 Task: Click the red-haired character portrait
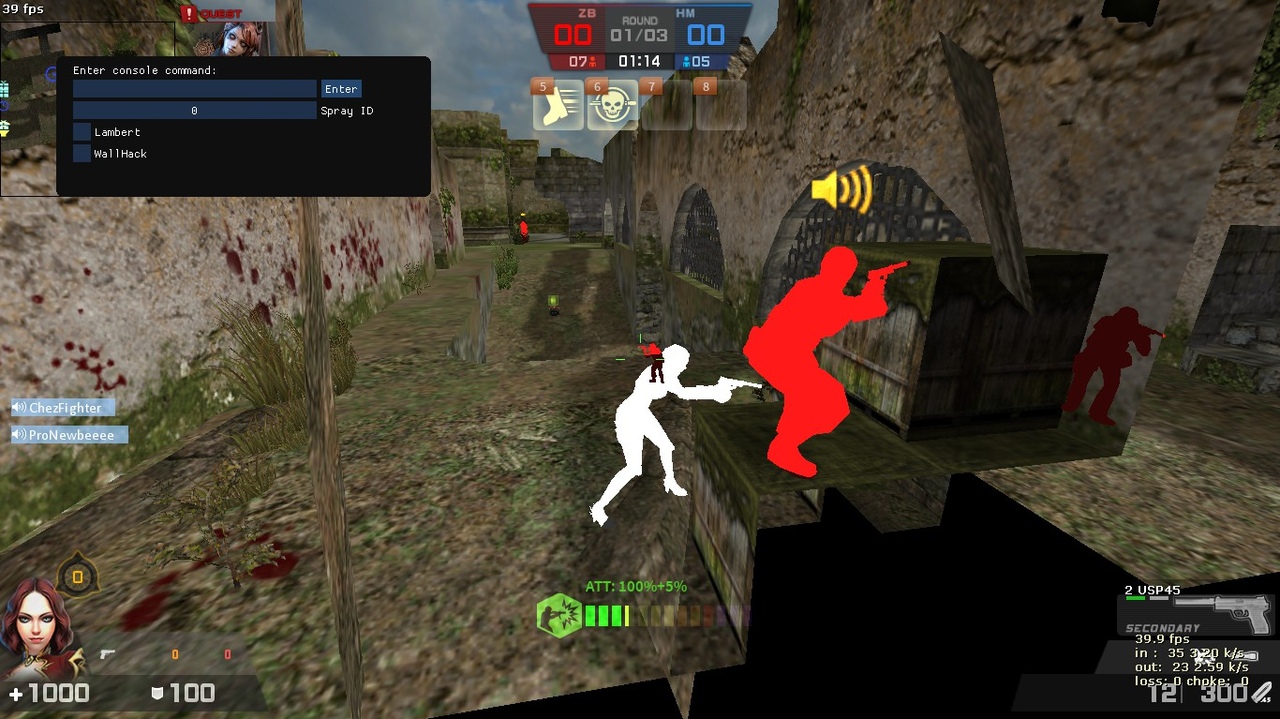32,628
